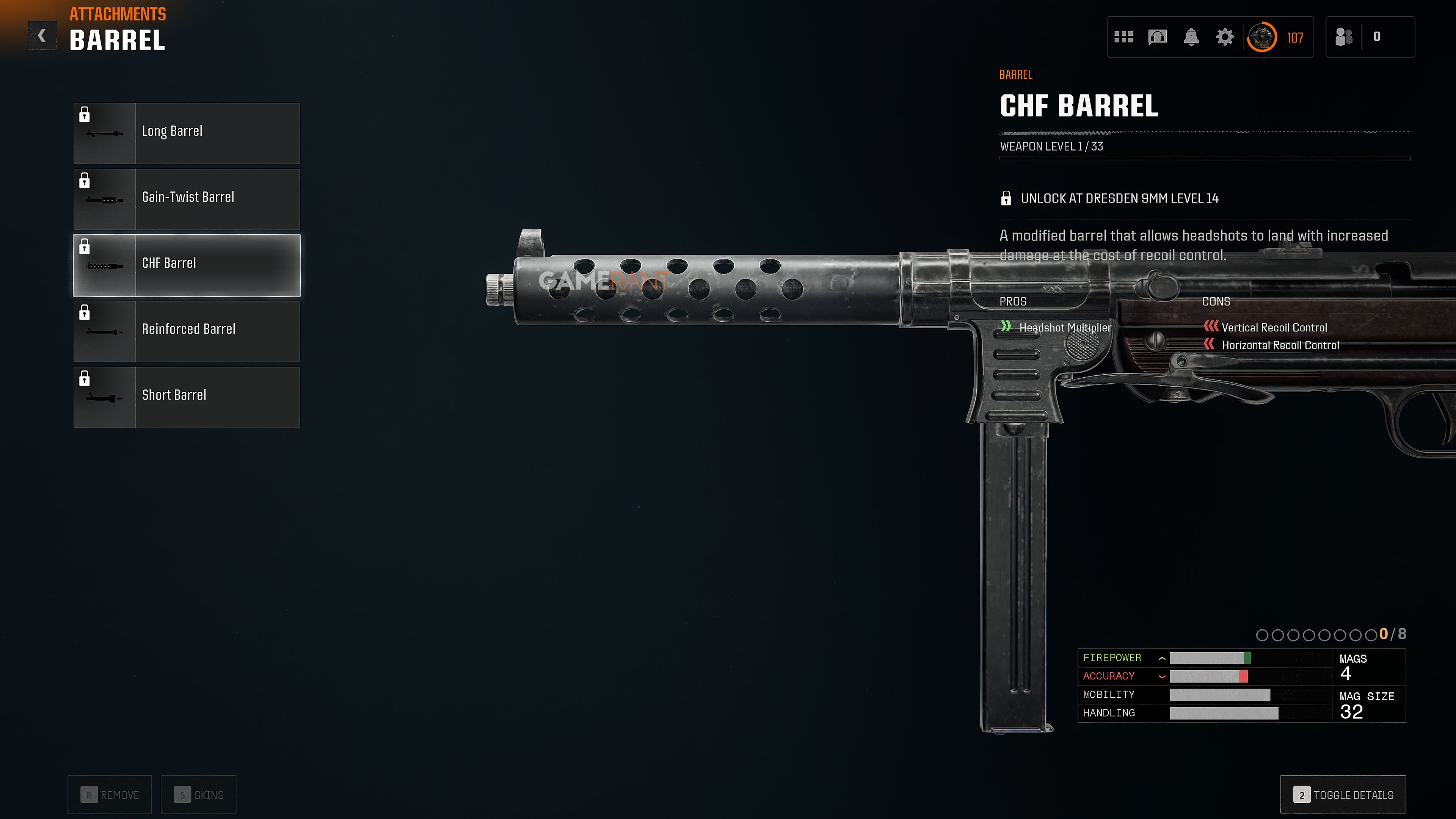Viewport: 1456px width, 819px height.
Task: Show notifications via the bell icon
Action: pos(1191,37)
